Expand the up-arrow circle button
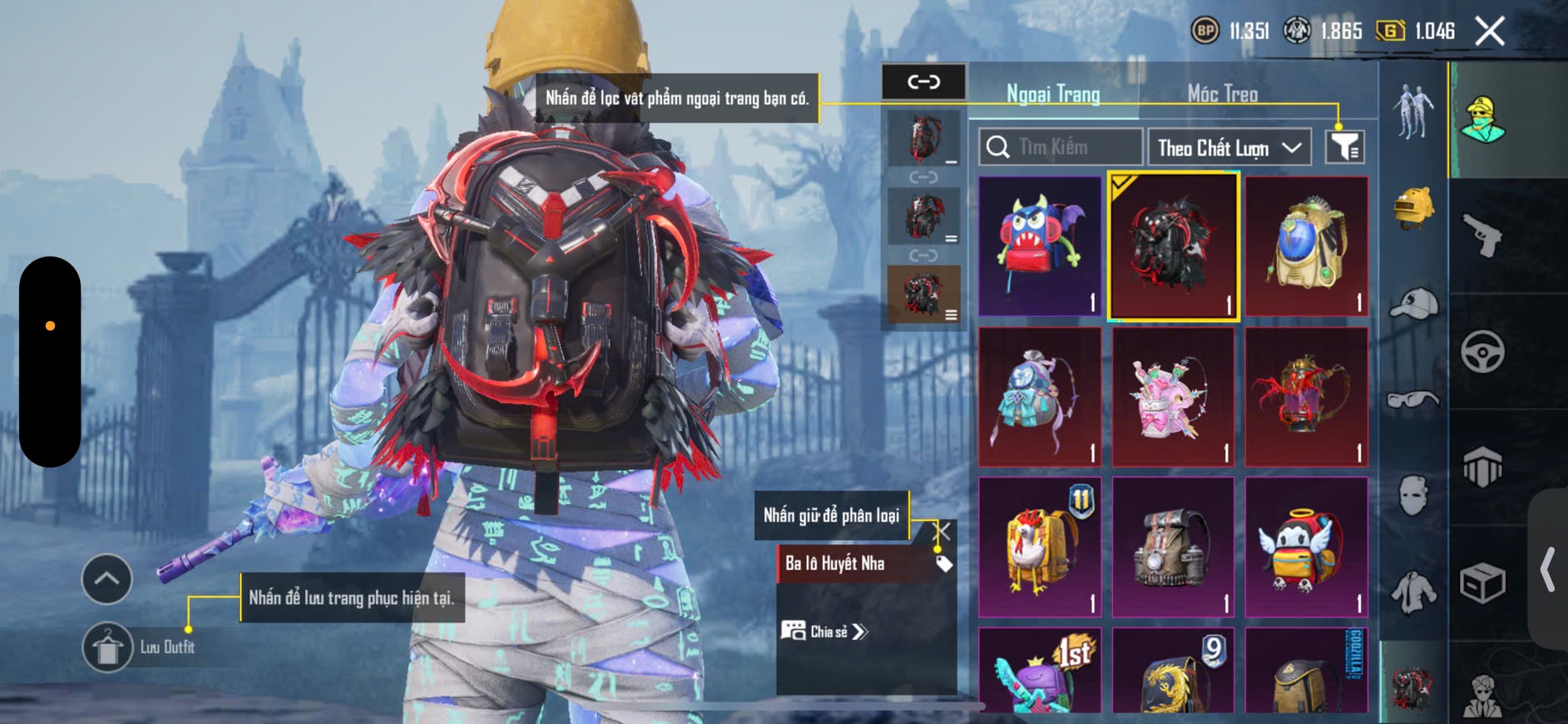 pos(106,578)
